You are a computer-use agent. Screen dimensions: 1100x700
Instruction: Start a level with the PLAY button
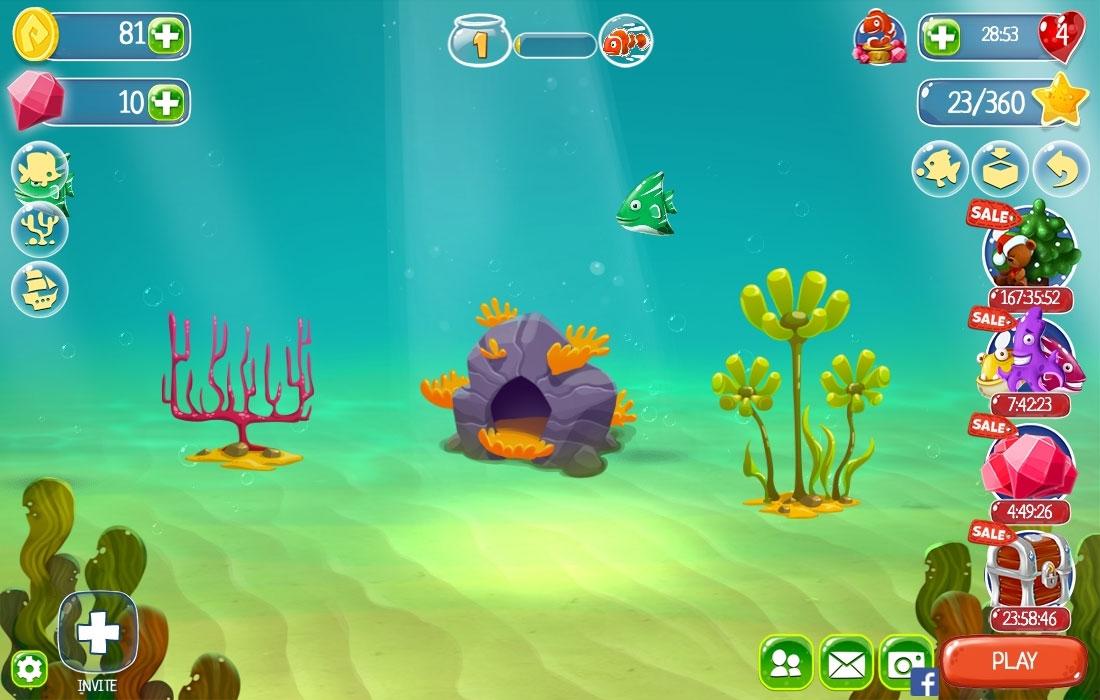(1014, 661)
